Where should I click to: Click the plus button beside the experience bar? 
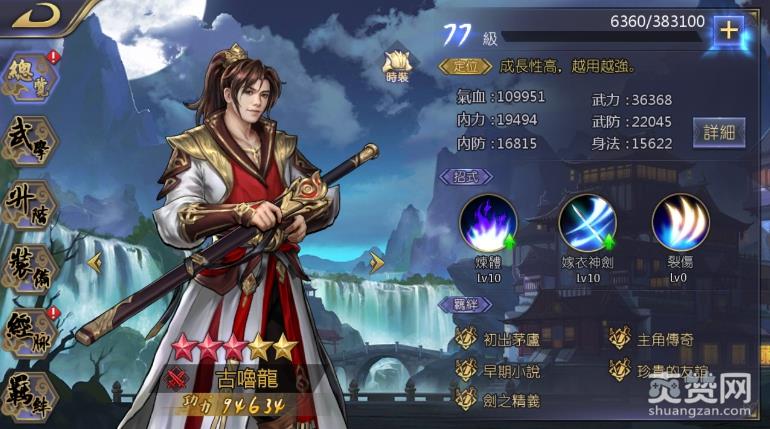click(729, 30)
